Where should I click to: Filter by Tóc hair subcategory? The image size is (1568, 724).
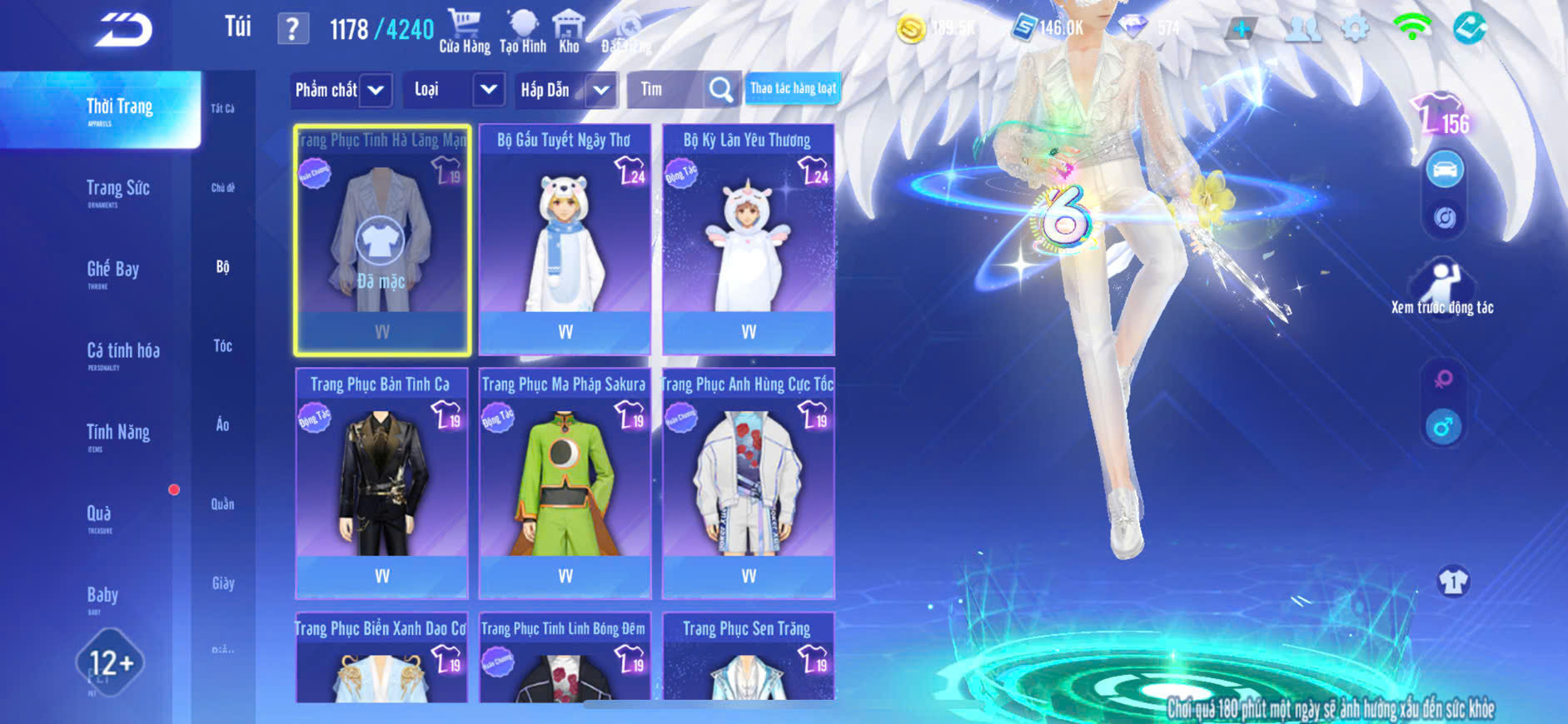tap(222, 345)
